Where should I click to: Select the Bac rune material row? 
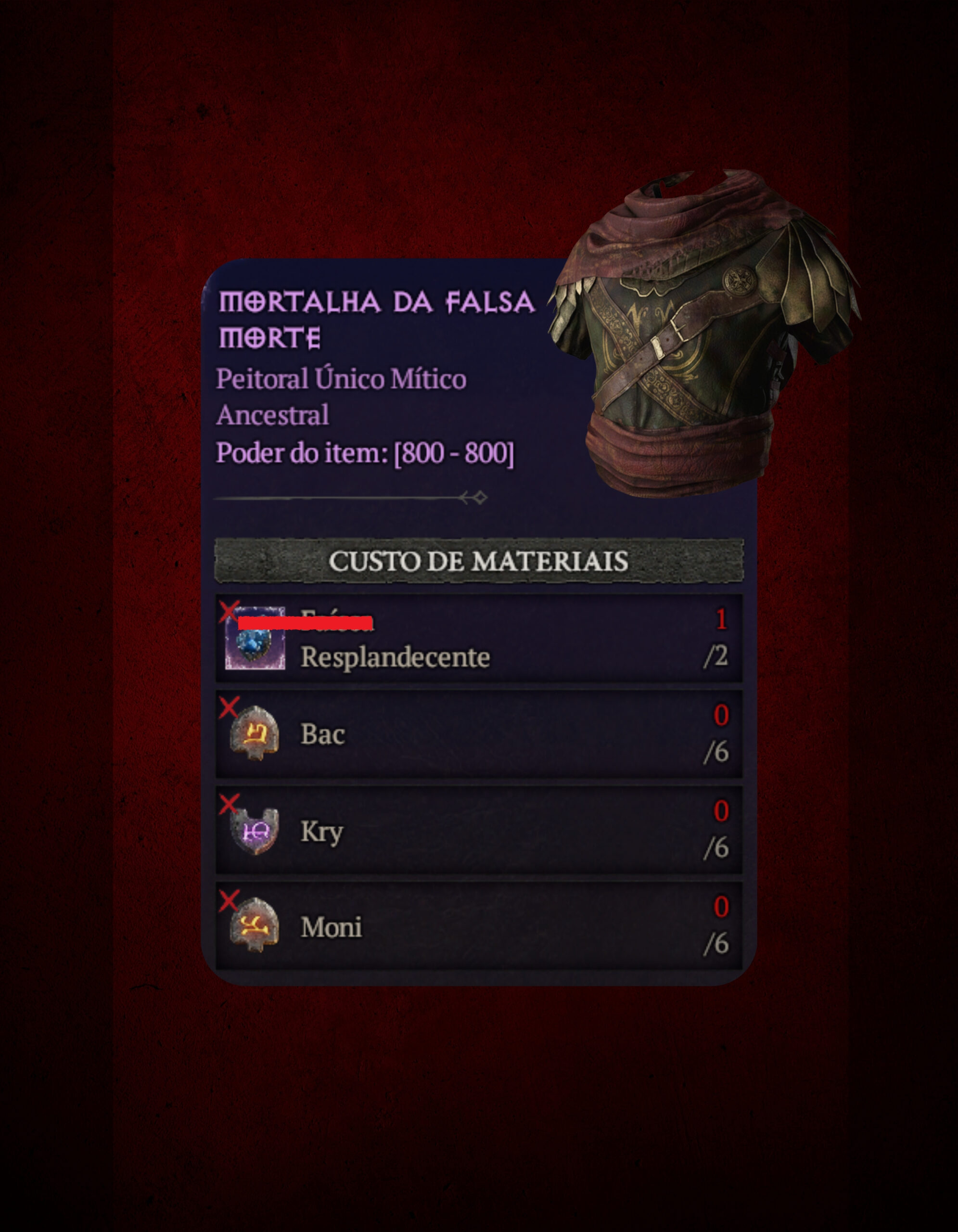(x=479, y=734)
